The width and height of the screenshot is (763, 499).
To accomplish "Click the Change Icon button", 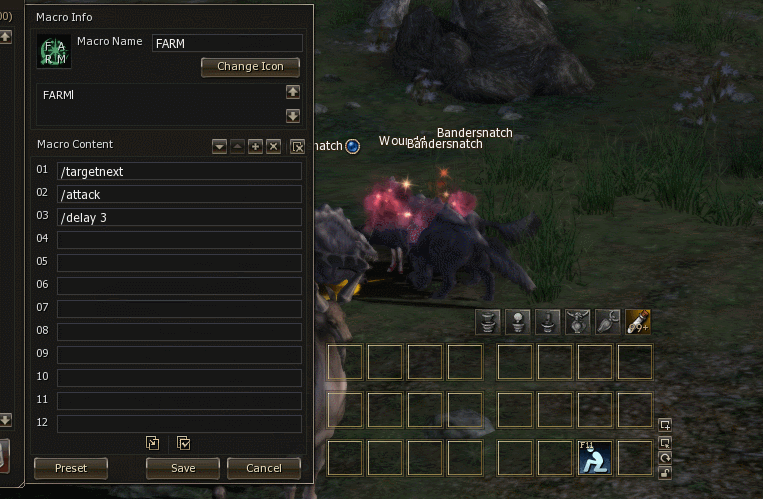I will pos(251,67).
